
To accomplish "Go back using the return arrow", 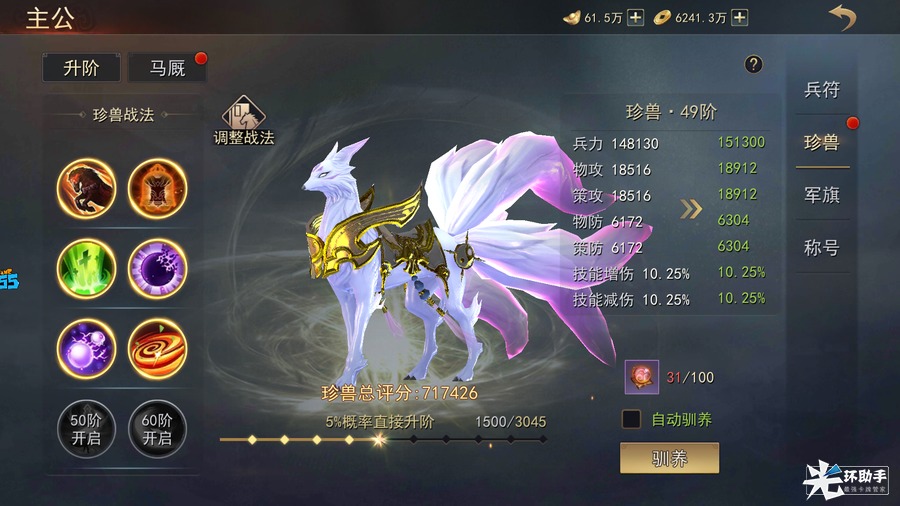I will (x=843, y=17).
